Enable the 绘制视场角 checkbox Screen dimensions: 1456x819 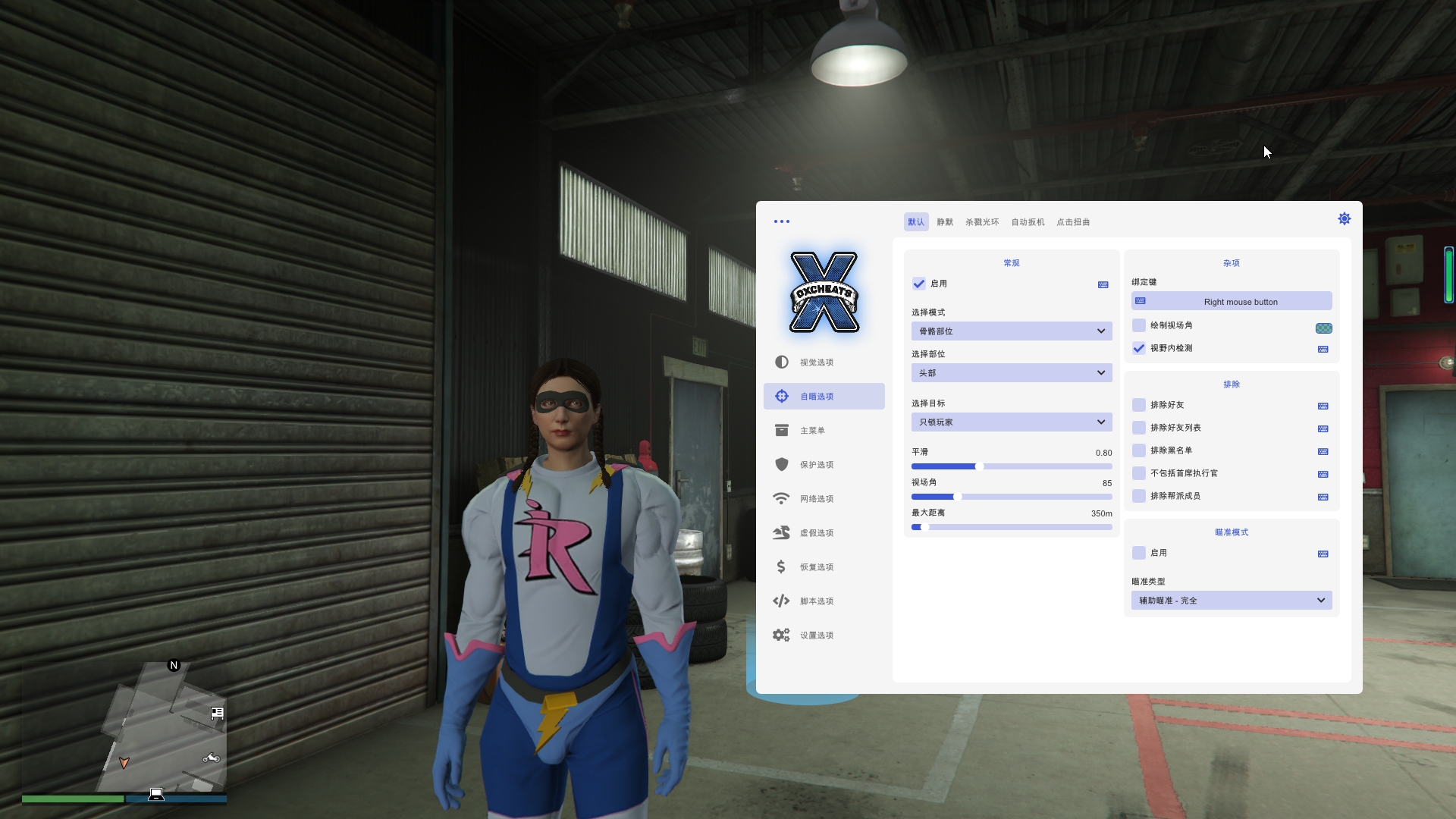1139,325
